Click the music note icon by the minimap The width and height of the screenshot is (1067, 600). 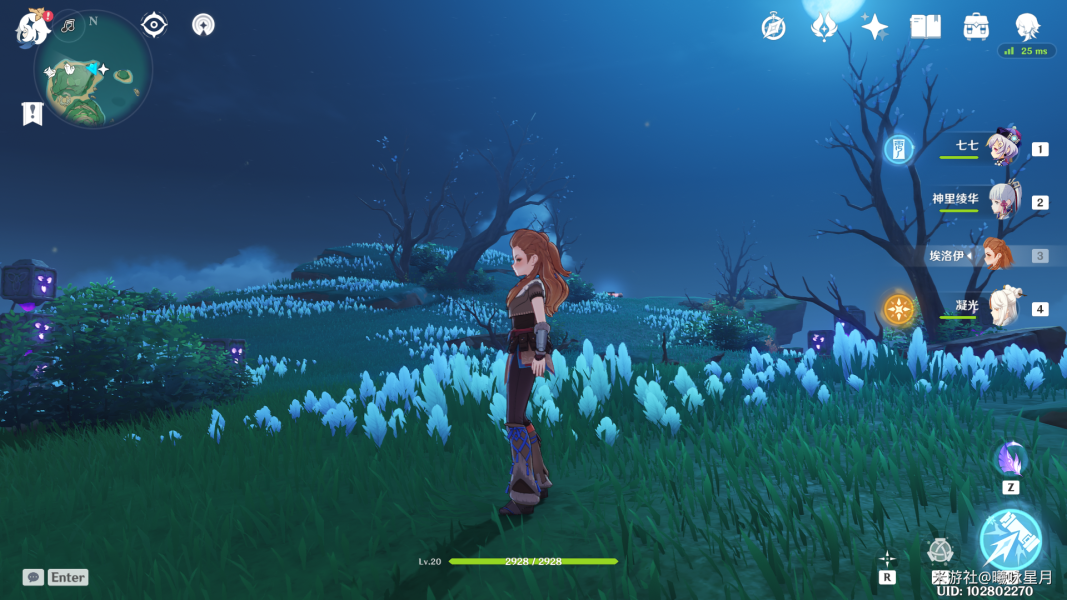(68, 25)
